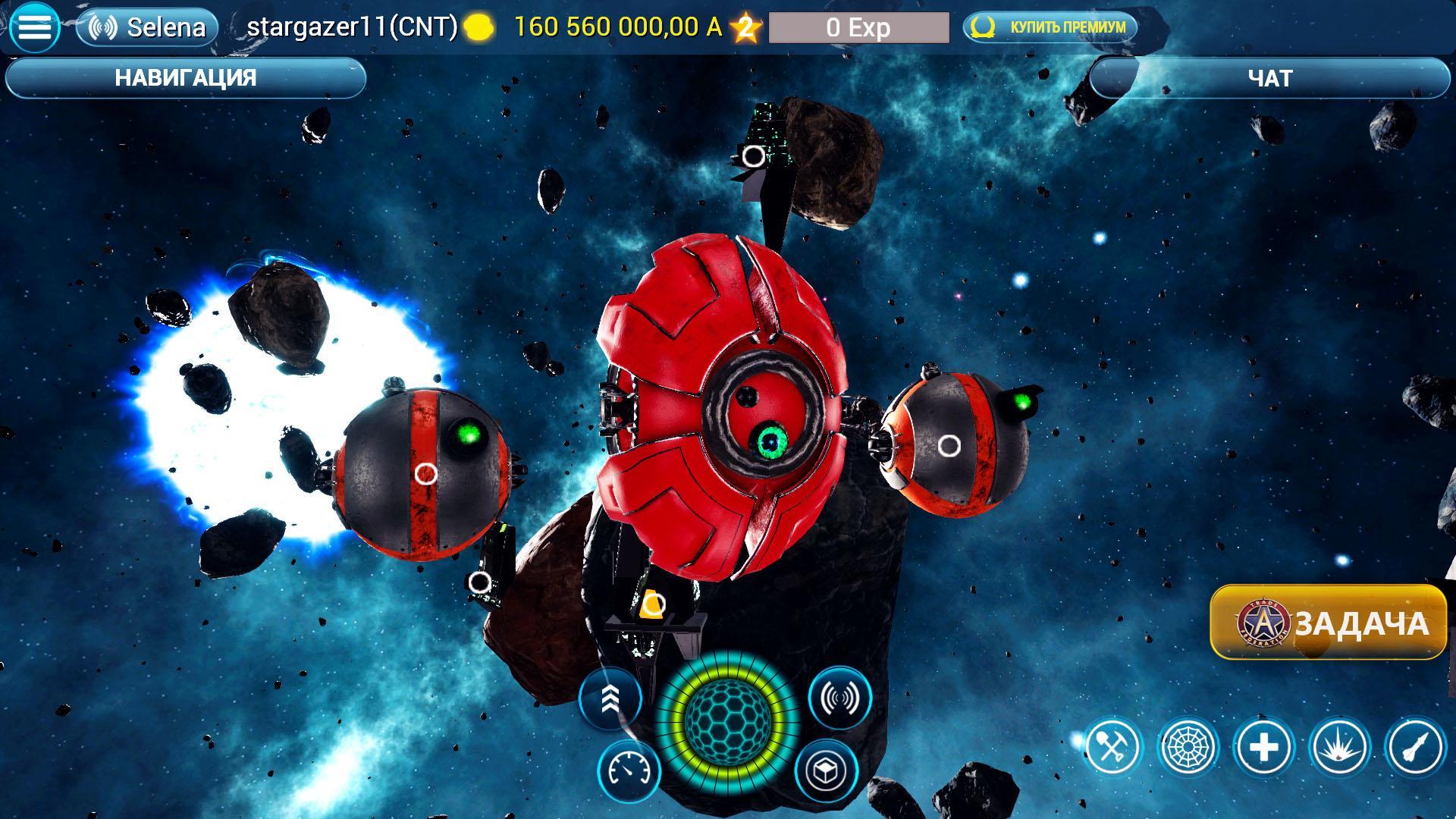
Task: Switch to the НАВИГАЦИЯ tab
Action: (x=186, y=76)
